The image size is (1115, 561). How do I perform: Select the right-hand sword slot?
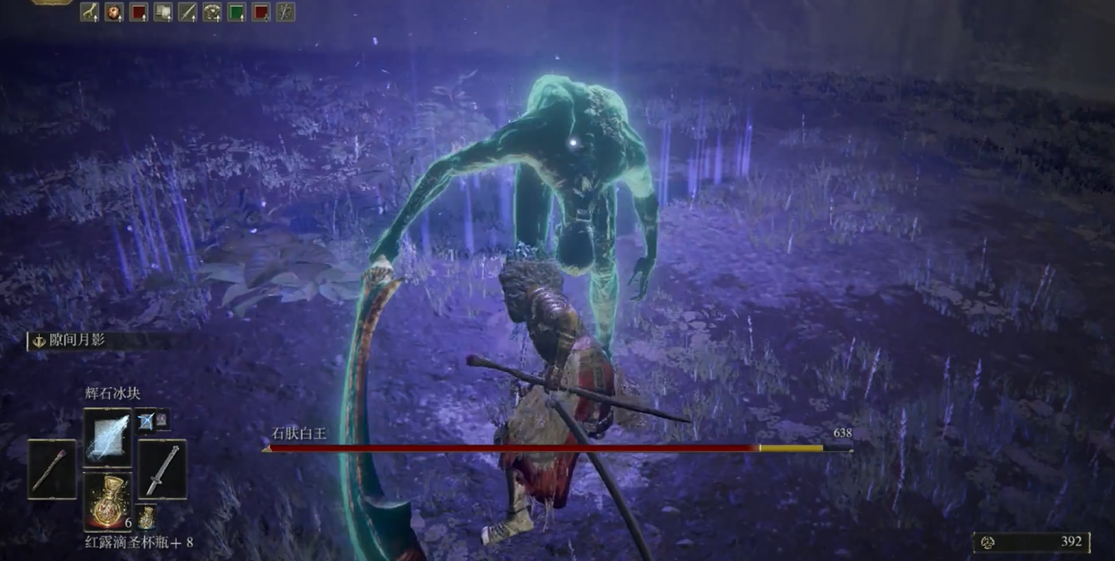click(161, 469)
